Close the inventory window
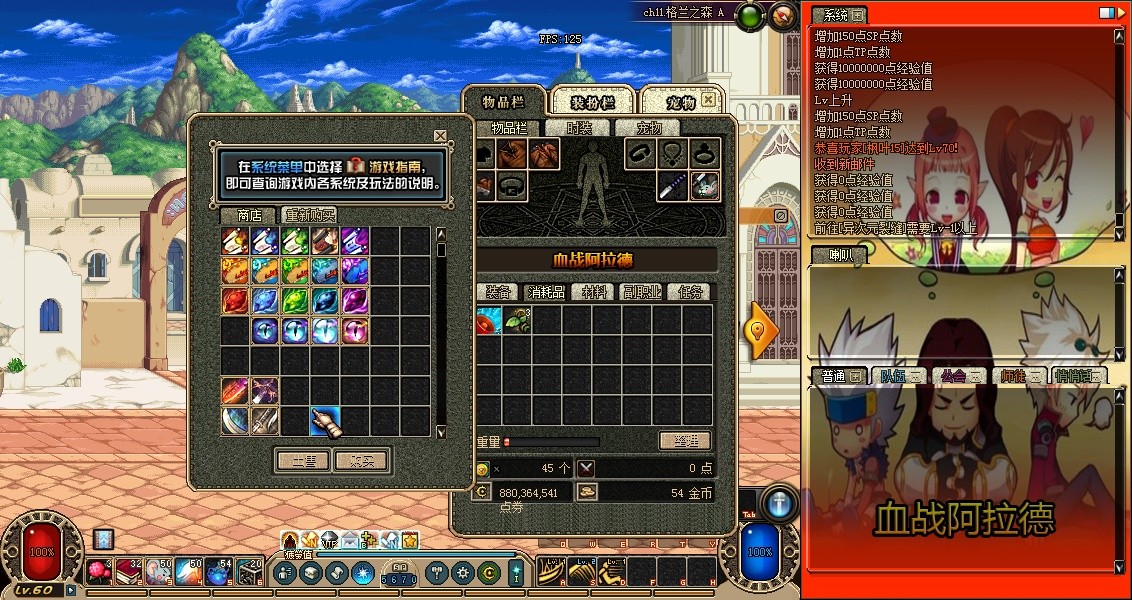This screenshot has height=600, width=1132. pos(708,100)
